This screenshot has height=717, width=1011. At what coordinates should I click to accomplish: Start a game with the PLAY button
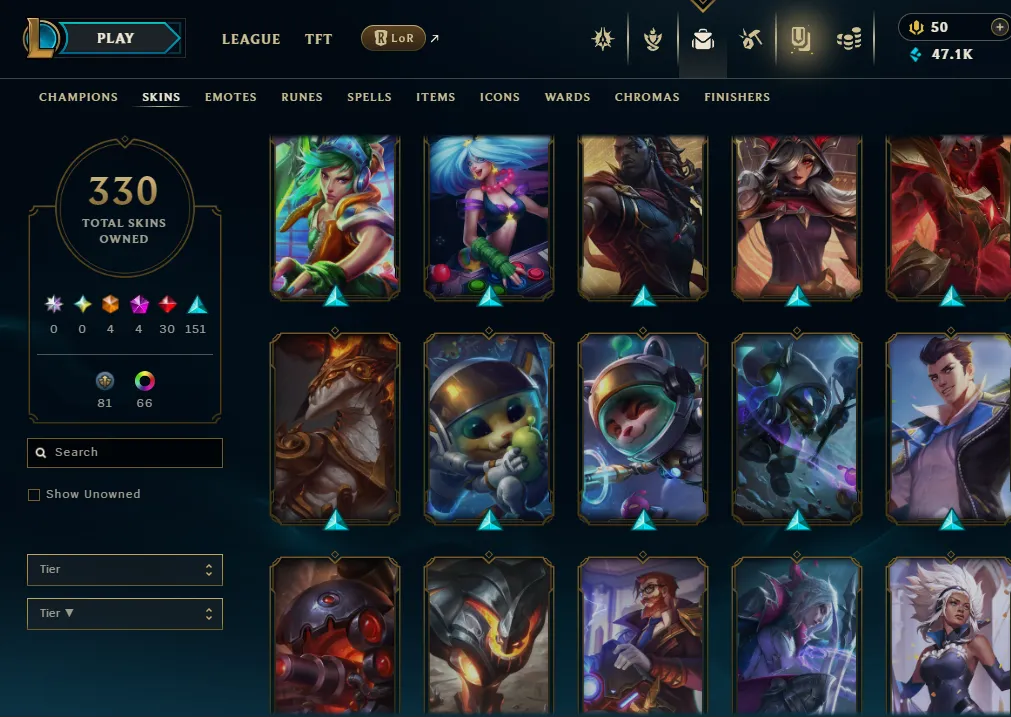coord(115,39)
